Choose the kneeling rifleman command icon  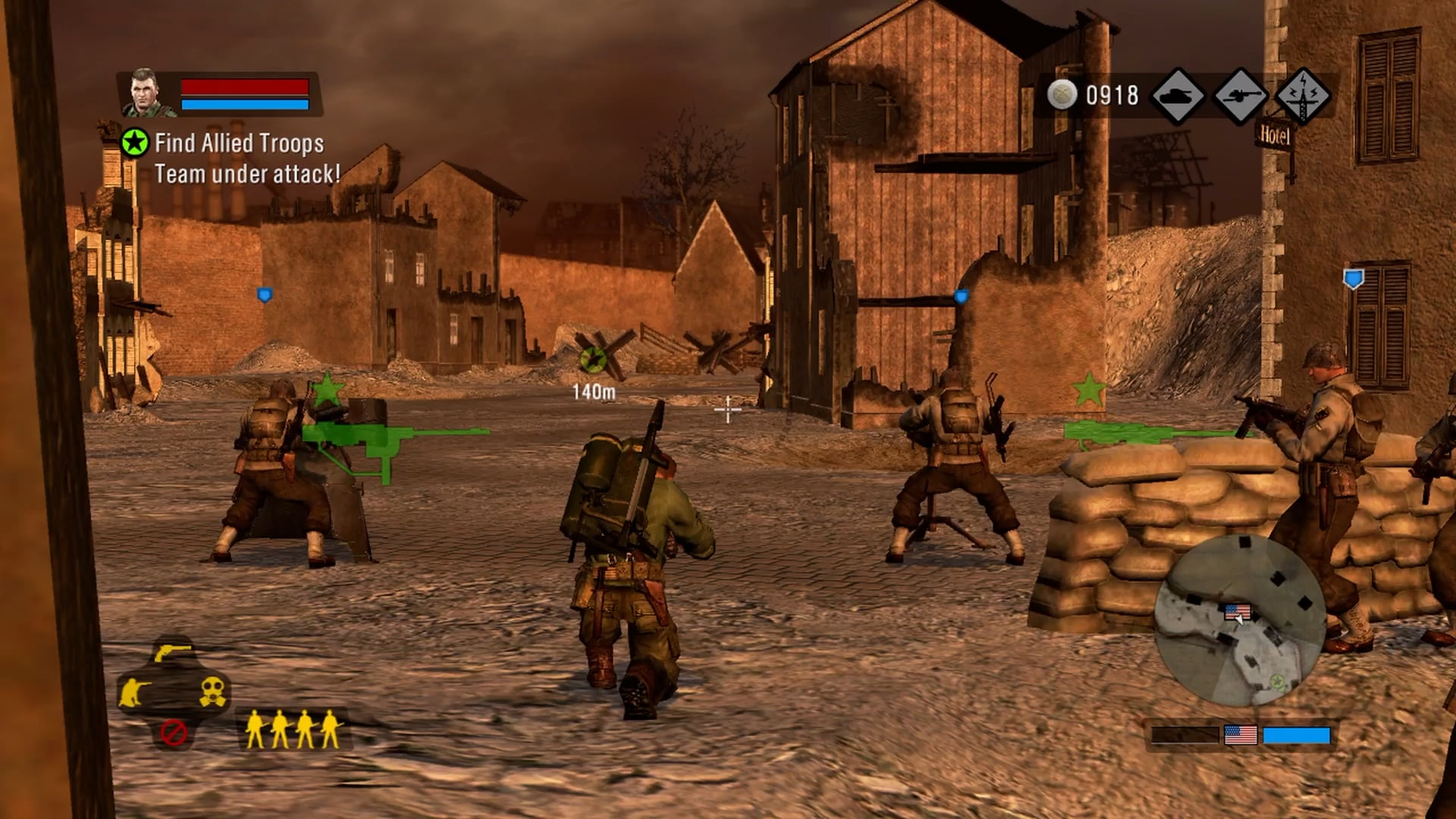pos(133,692)
